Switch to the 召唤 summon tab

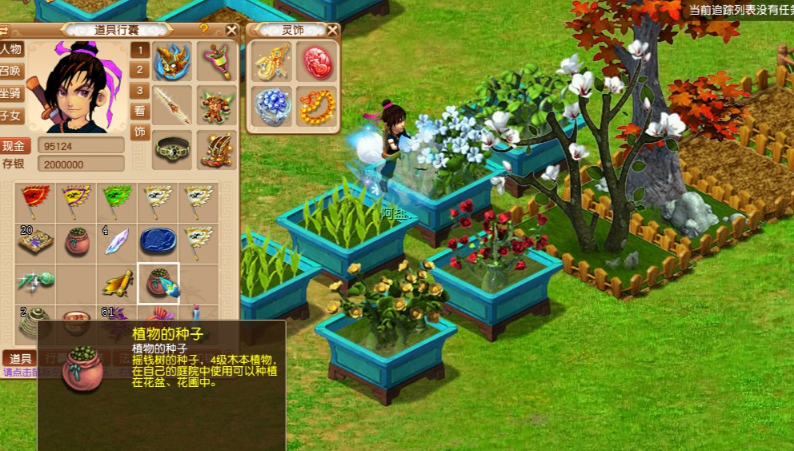tap(11, 72)
